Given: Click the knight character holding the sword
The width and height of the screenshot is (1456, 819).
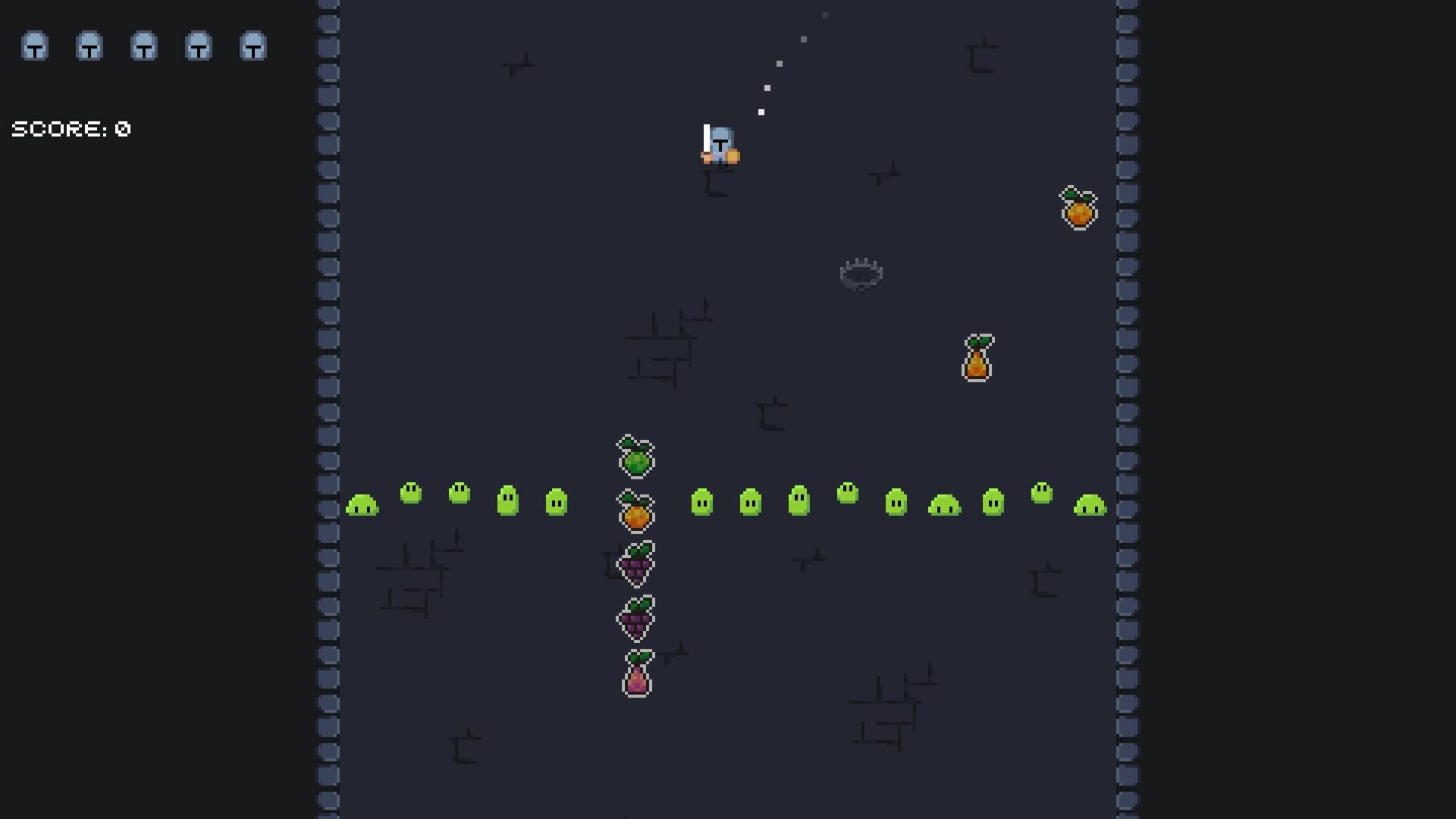Looking at the screenshot, I should click(x=719, y=146).
